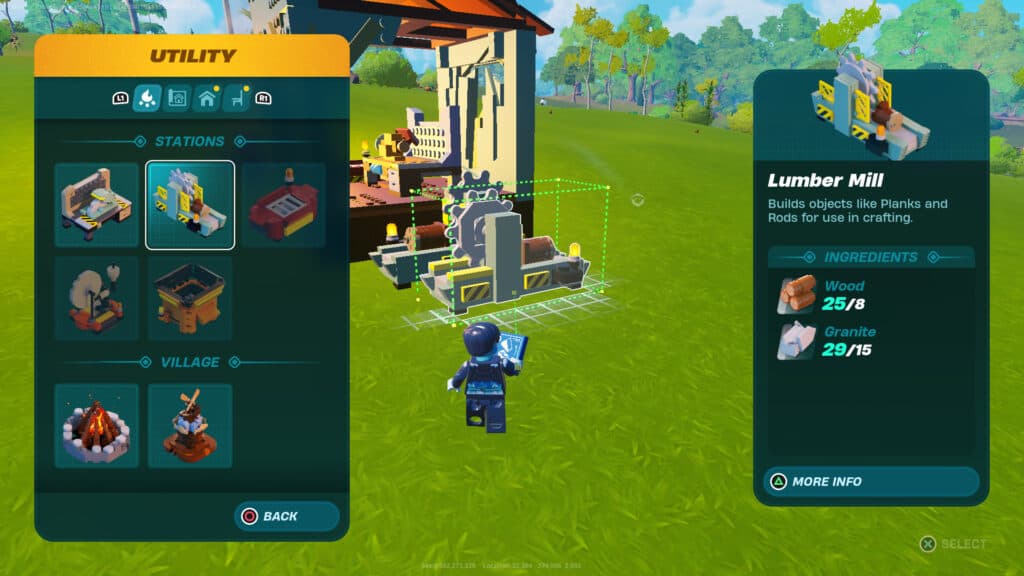Switch to the flame Utility tab
The height and width of the screenshot is (576, 1024).
coord(147,98)
